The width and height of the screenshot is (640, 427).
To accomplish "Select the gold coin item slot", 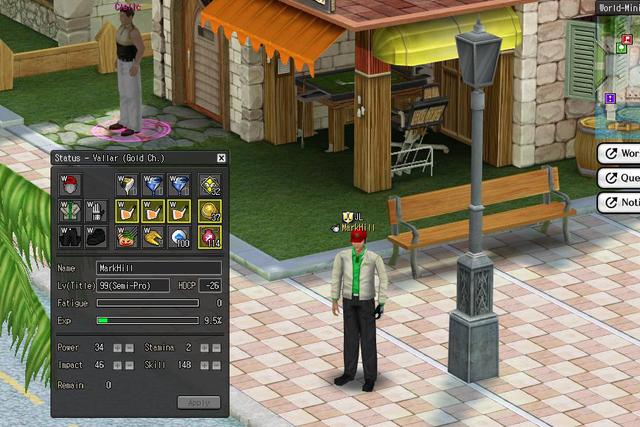I will click(210, 211).
